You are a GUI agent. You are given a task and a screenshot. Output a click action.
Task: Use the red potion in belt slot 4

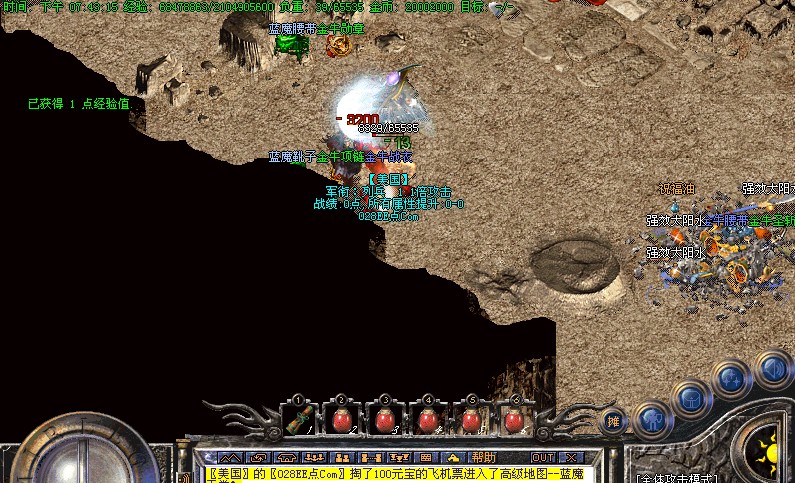(x=428, y=421)
